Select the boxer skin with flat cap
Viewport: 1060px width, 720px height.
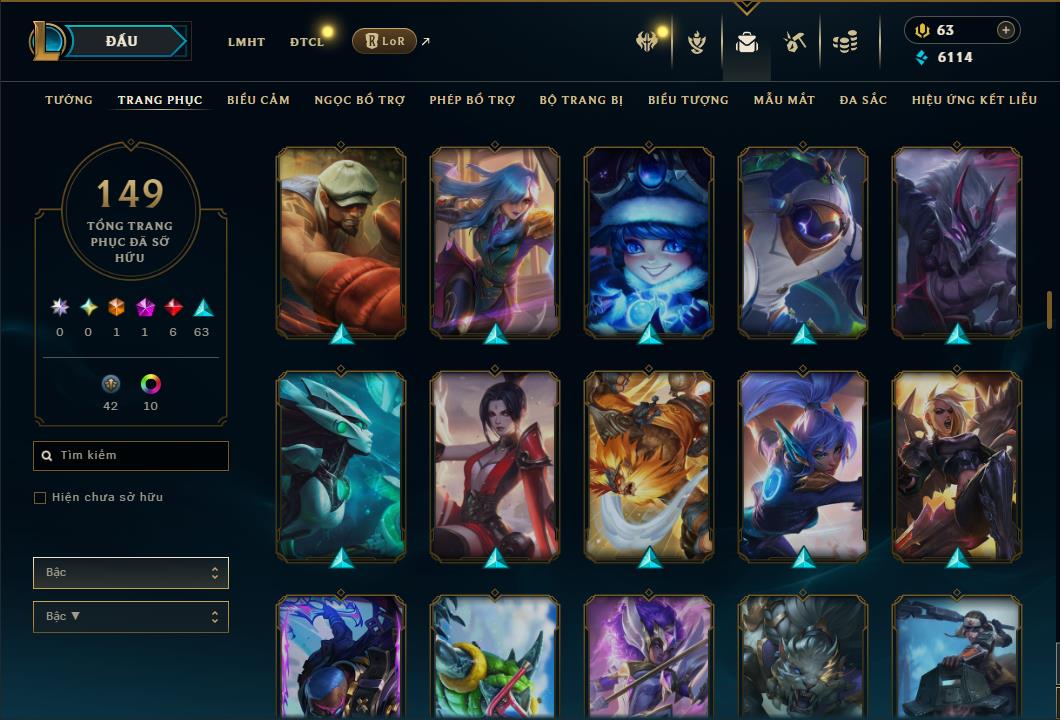pyautogui.click(x=340, y=241)
